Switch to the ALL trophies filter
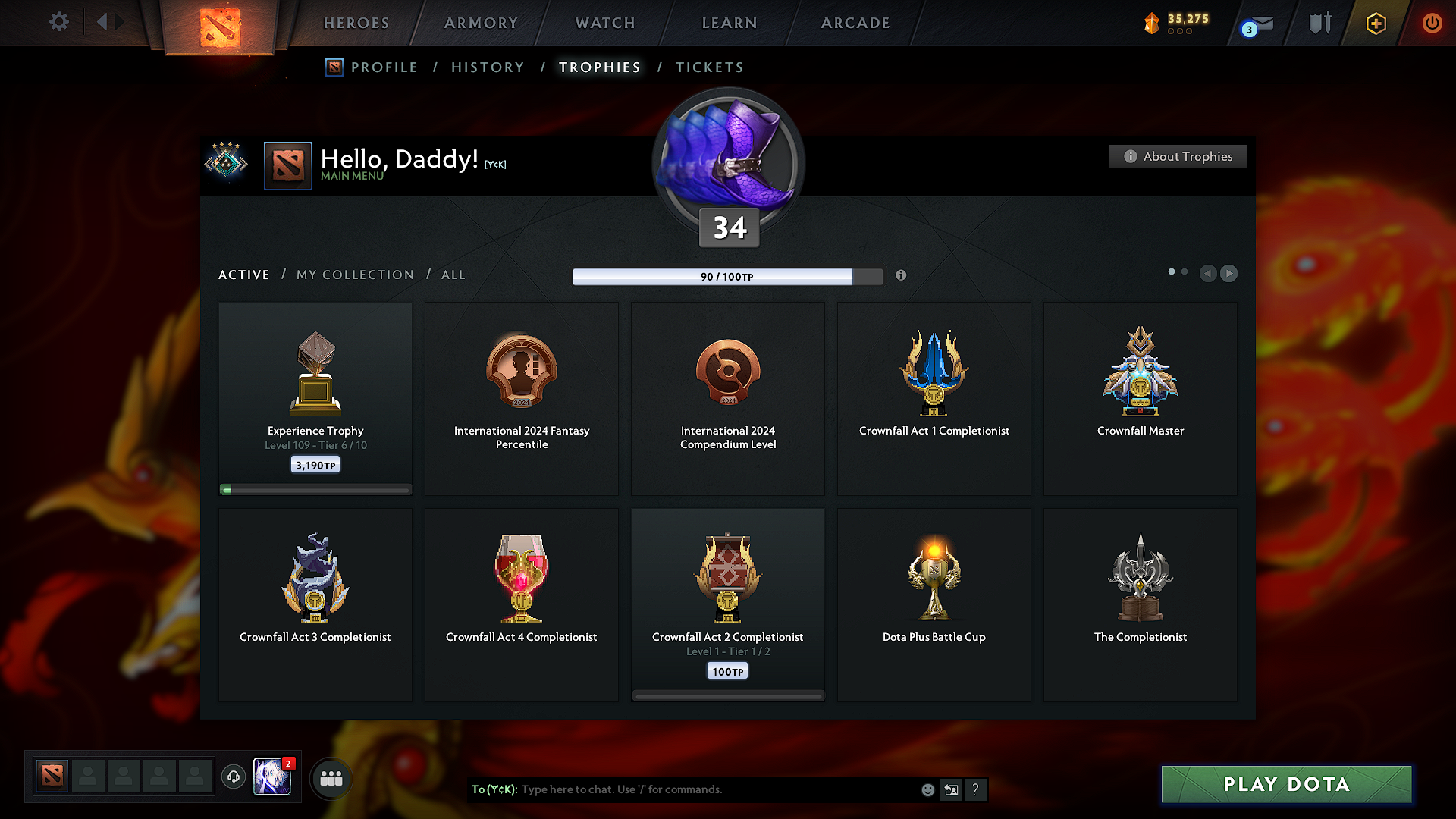Image resolution: width=1456 pixels, height=819 pixels. (x=453, y=275)
